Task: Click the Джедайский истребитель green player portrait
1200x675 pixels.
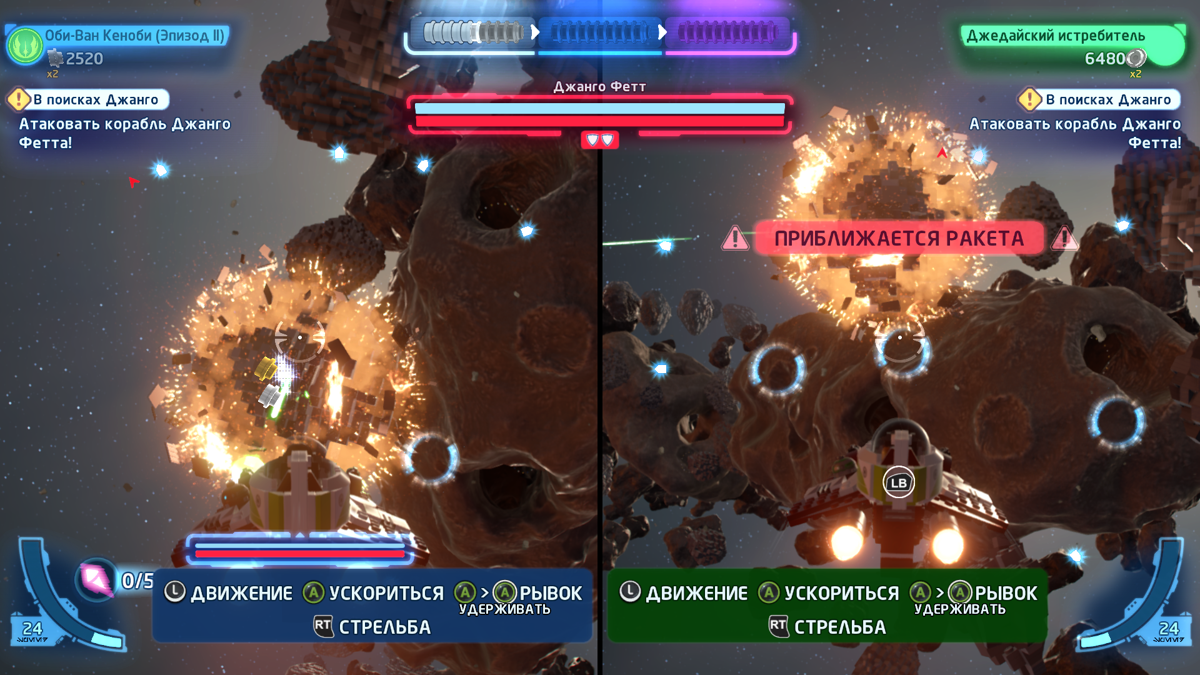Action: [x=1165, y=47]
